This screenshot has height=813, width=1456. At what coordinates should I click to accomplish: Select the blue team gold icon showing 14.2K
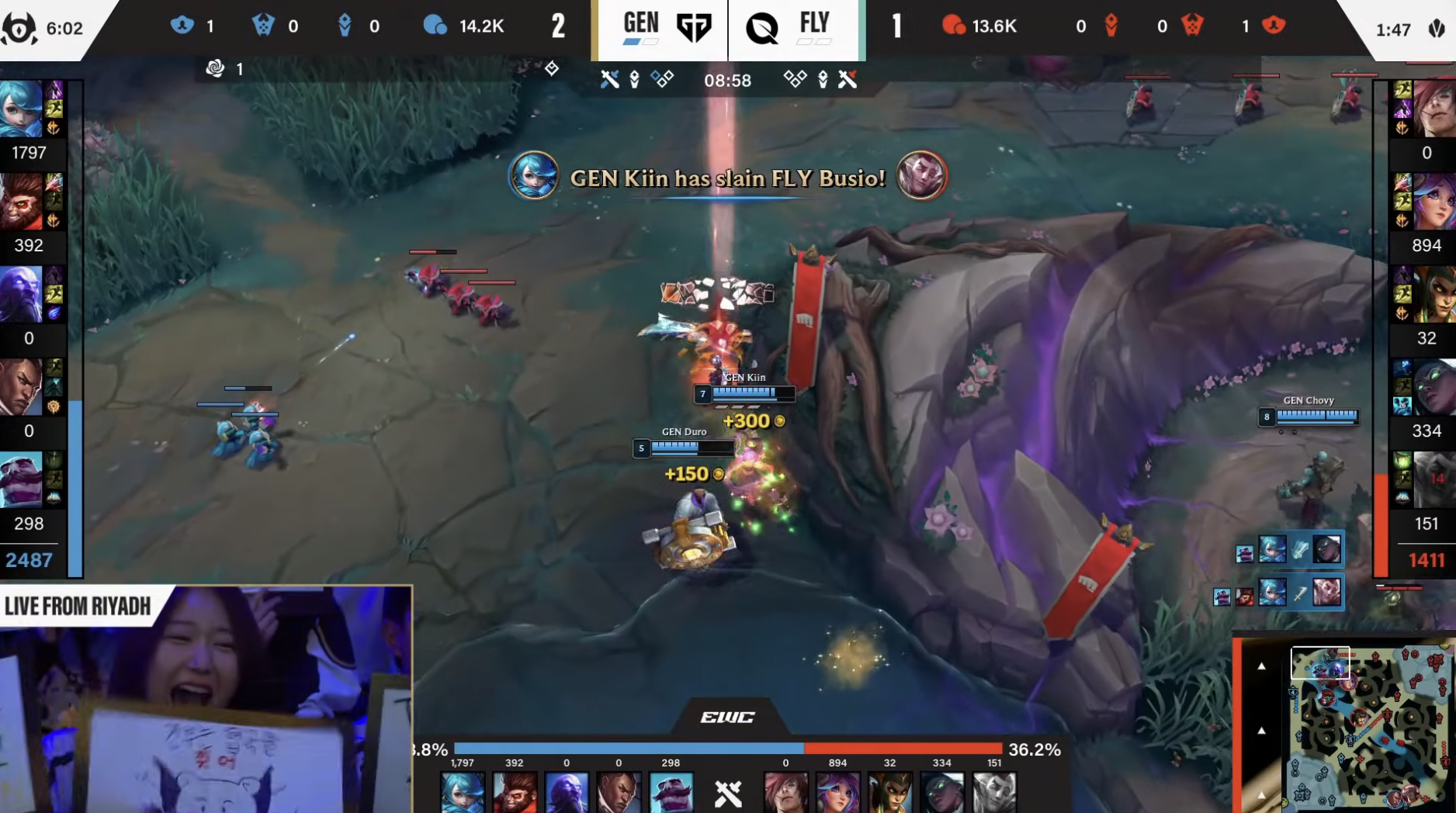click(437, 26)
